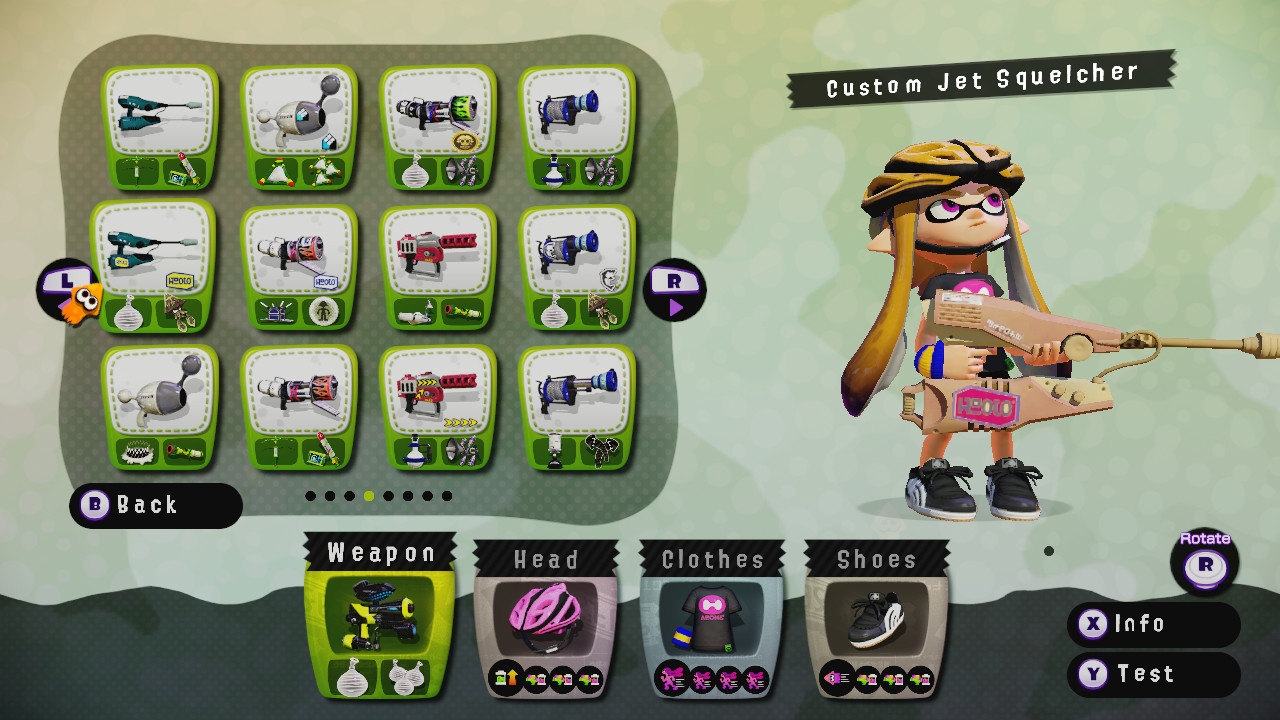Switch to the Head gear tab

point(547,560)
